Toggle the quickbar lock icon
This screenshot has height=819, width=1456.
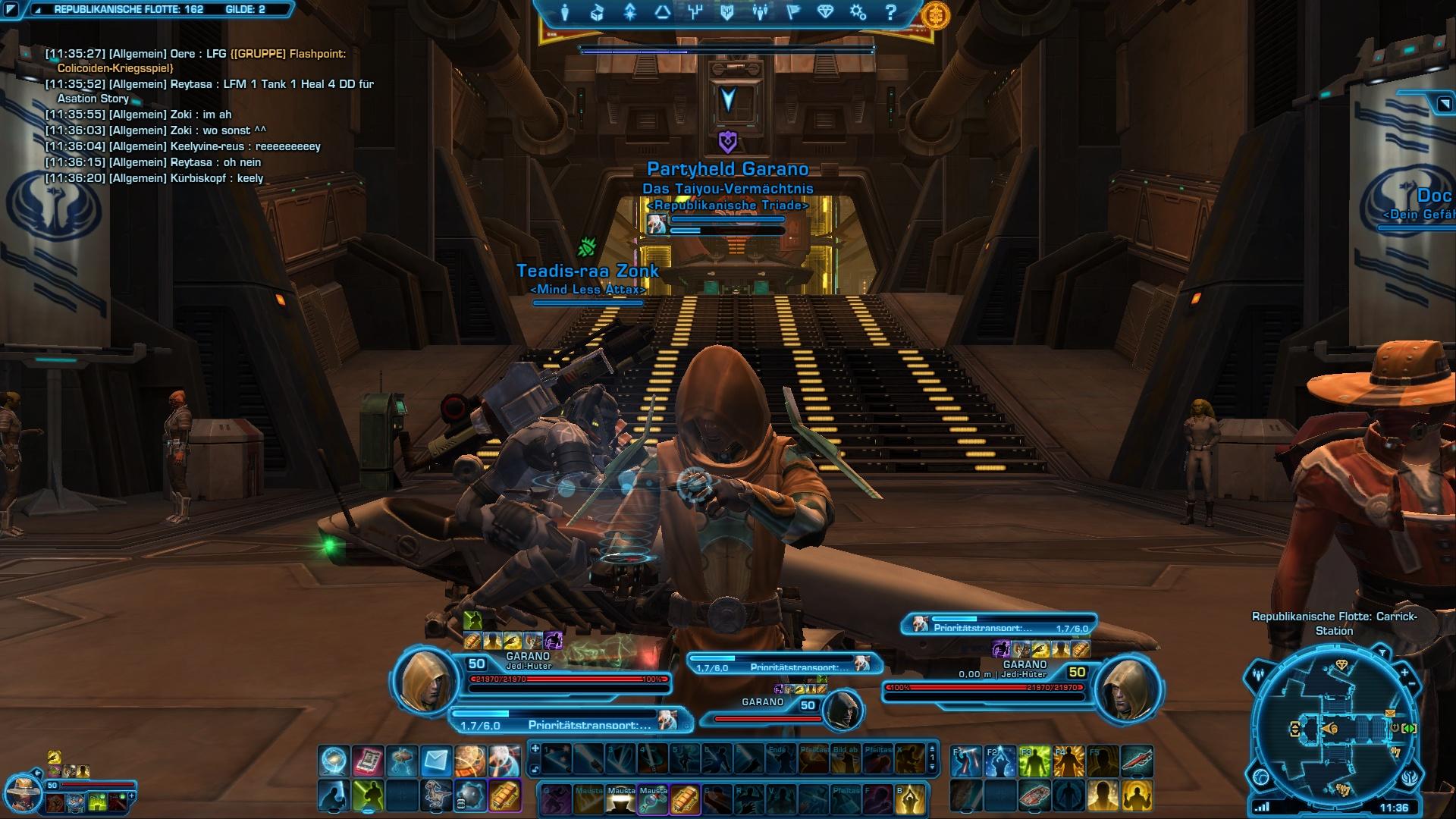click(535, 770)
